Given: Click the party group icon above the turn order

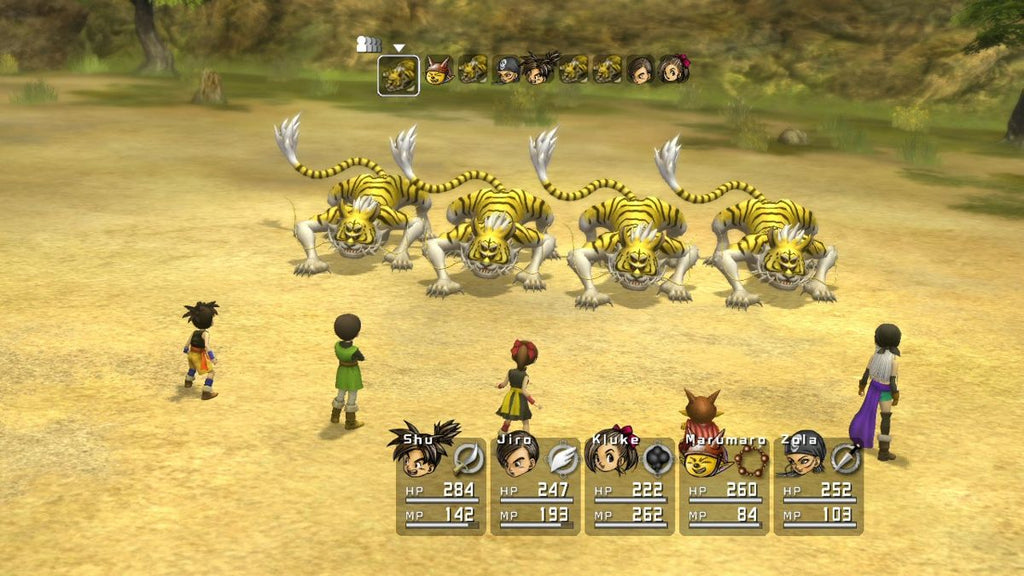Looking at the screenshot, I should point(369,44).
